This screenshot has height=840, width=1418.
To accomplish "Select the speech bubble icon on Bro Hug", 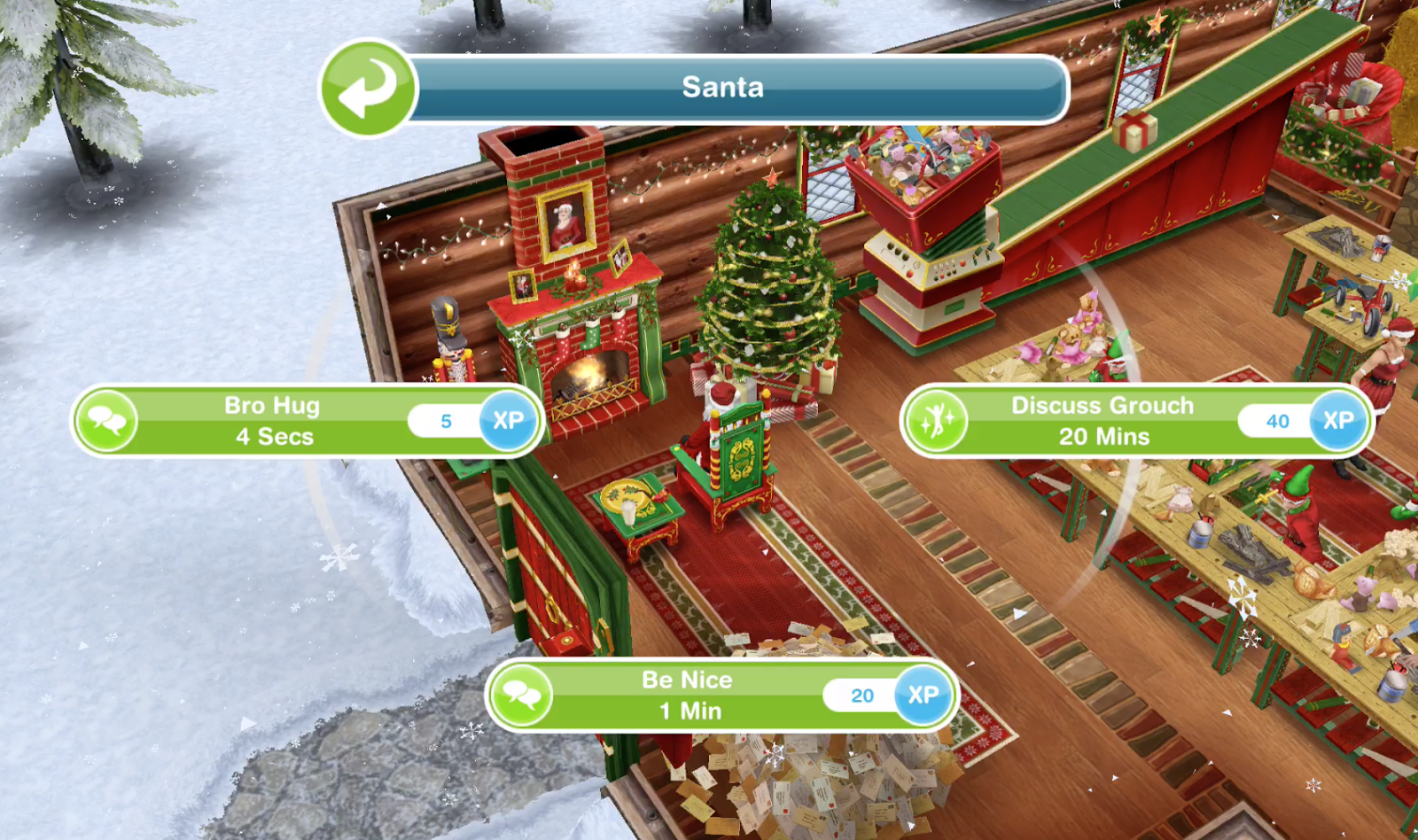I will (x=106, y=420).
